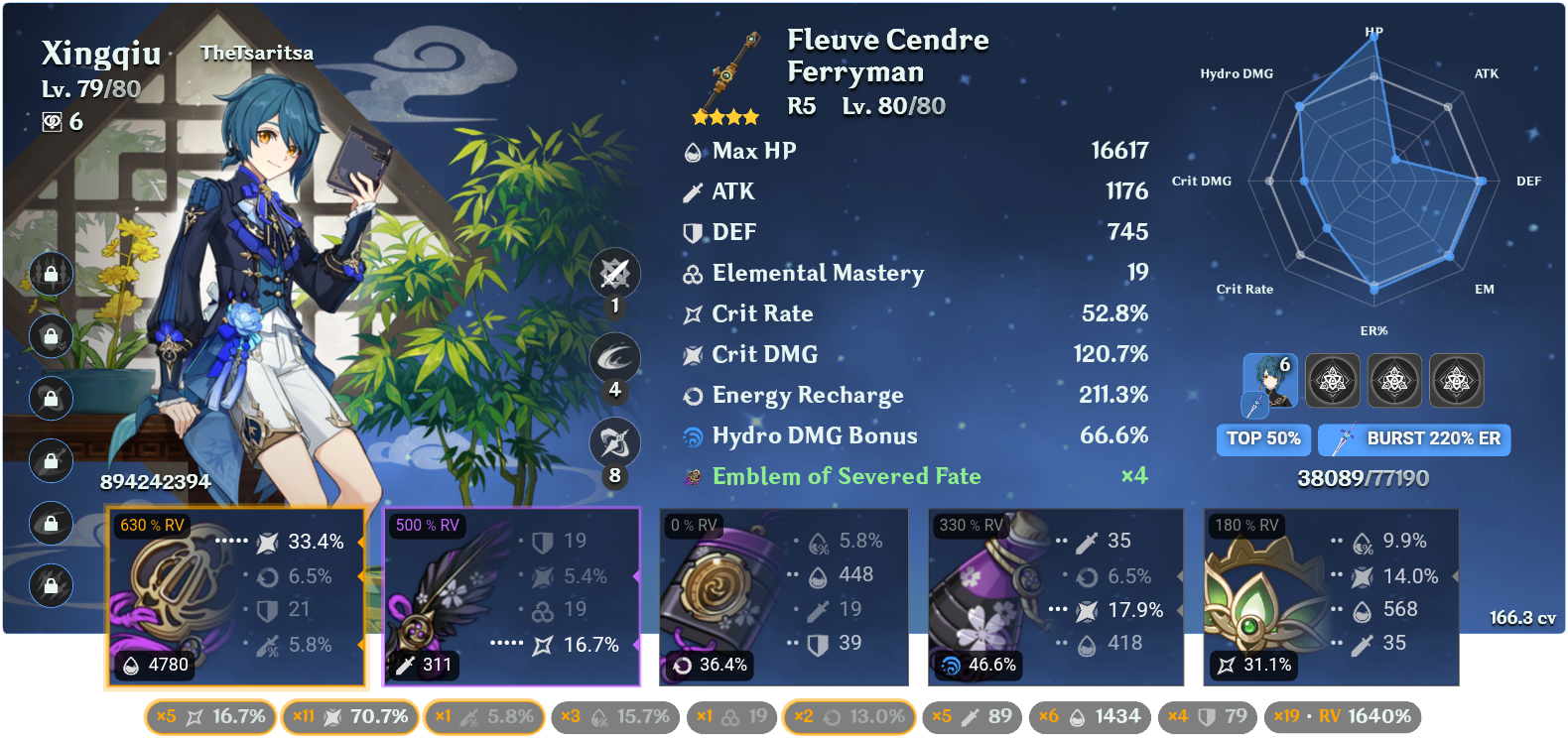This screenshot has height=741, width=1568.
Task: Toggle the bottom lock icon on the left
Action: pyautogui.click(x=50, y=586)
